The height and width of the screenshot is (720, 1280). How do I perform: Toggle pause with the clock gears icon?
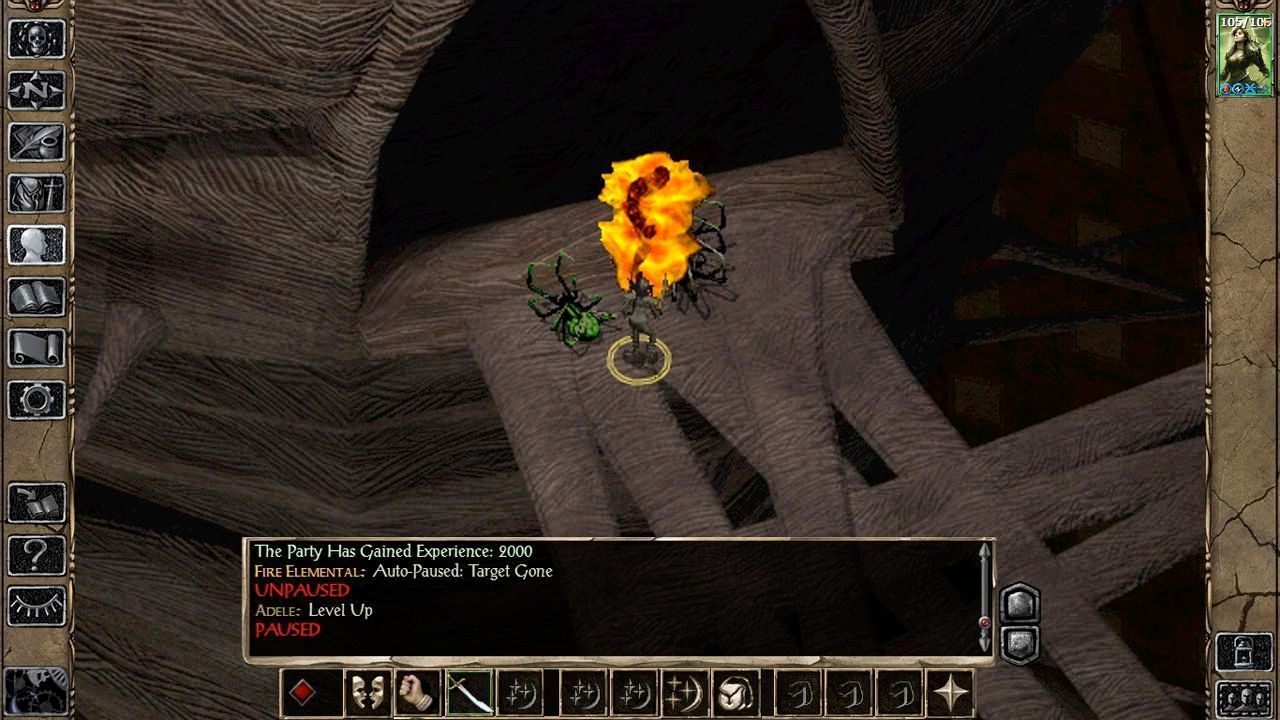pyautogui.click(x=37, y=690)
